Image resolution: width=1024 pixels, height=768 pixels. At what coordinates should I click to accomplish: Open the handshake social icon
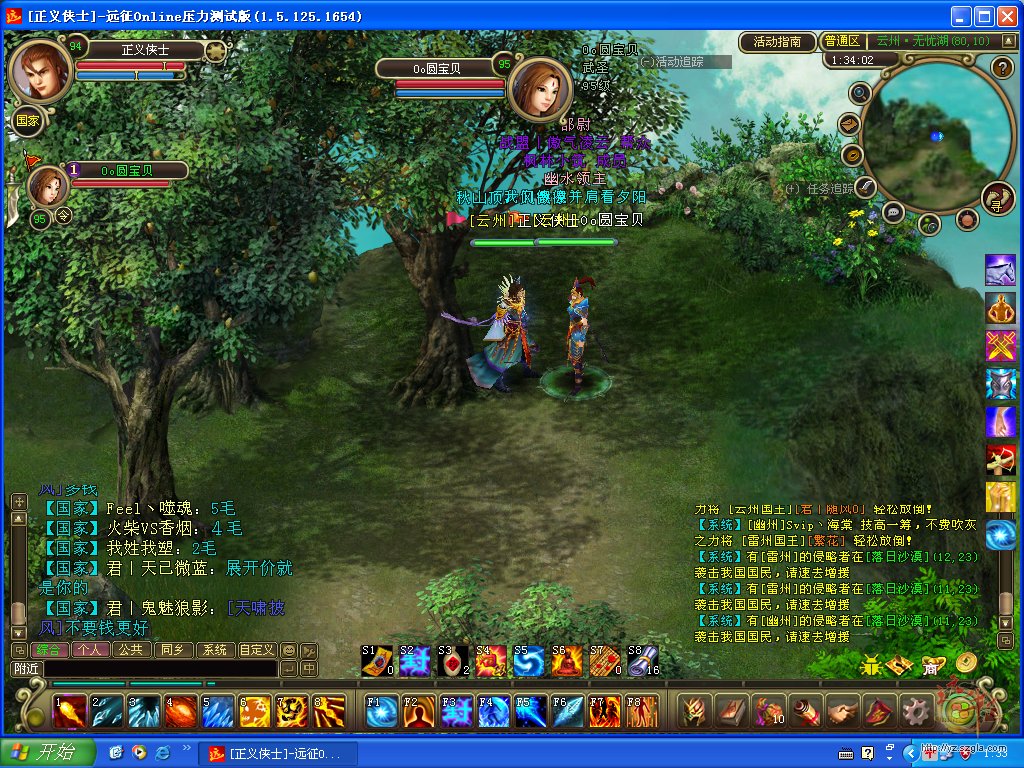click(843, 711)
